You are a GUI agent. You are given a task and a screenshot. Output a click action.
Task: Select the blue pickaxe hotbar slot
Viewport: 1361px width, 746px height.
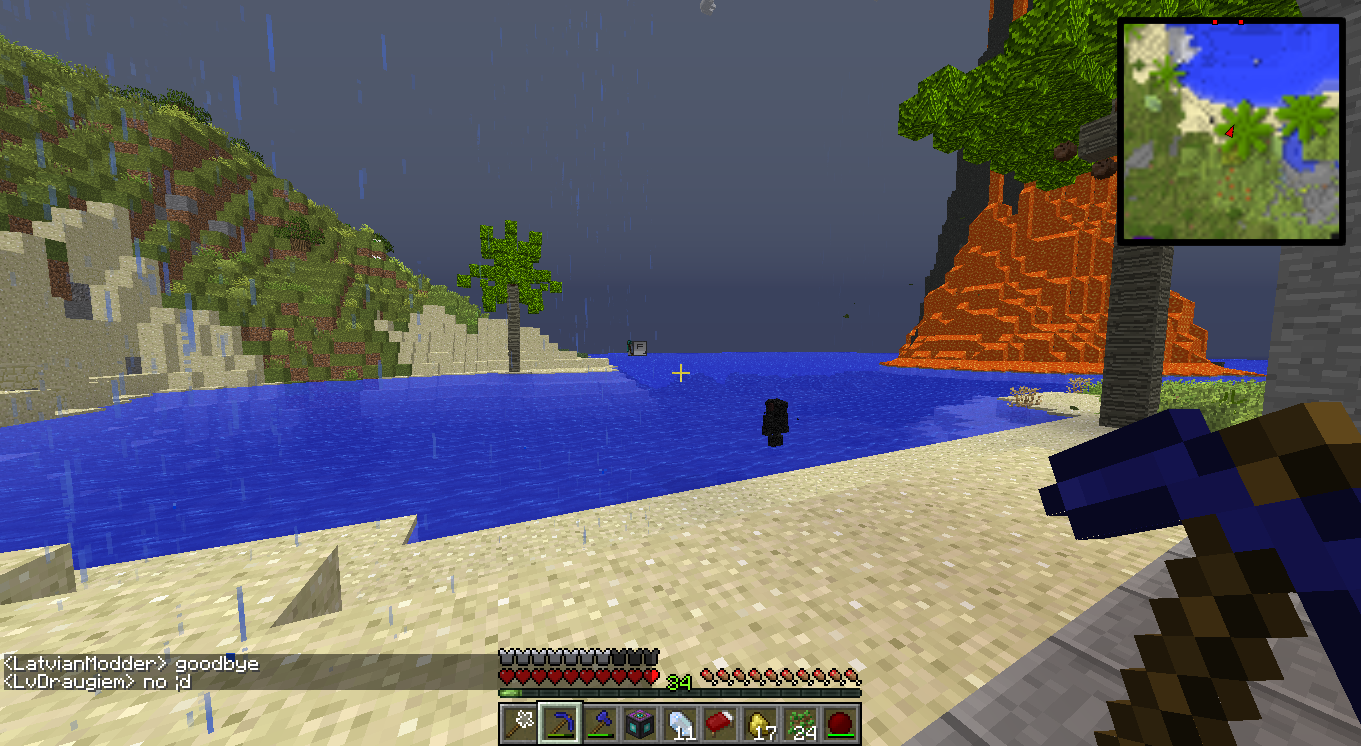click(x=560, y=723)
